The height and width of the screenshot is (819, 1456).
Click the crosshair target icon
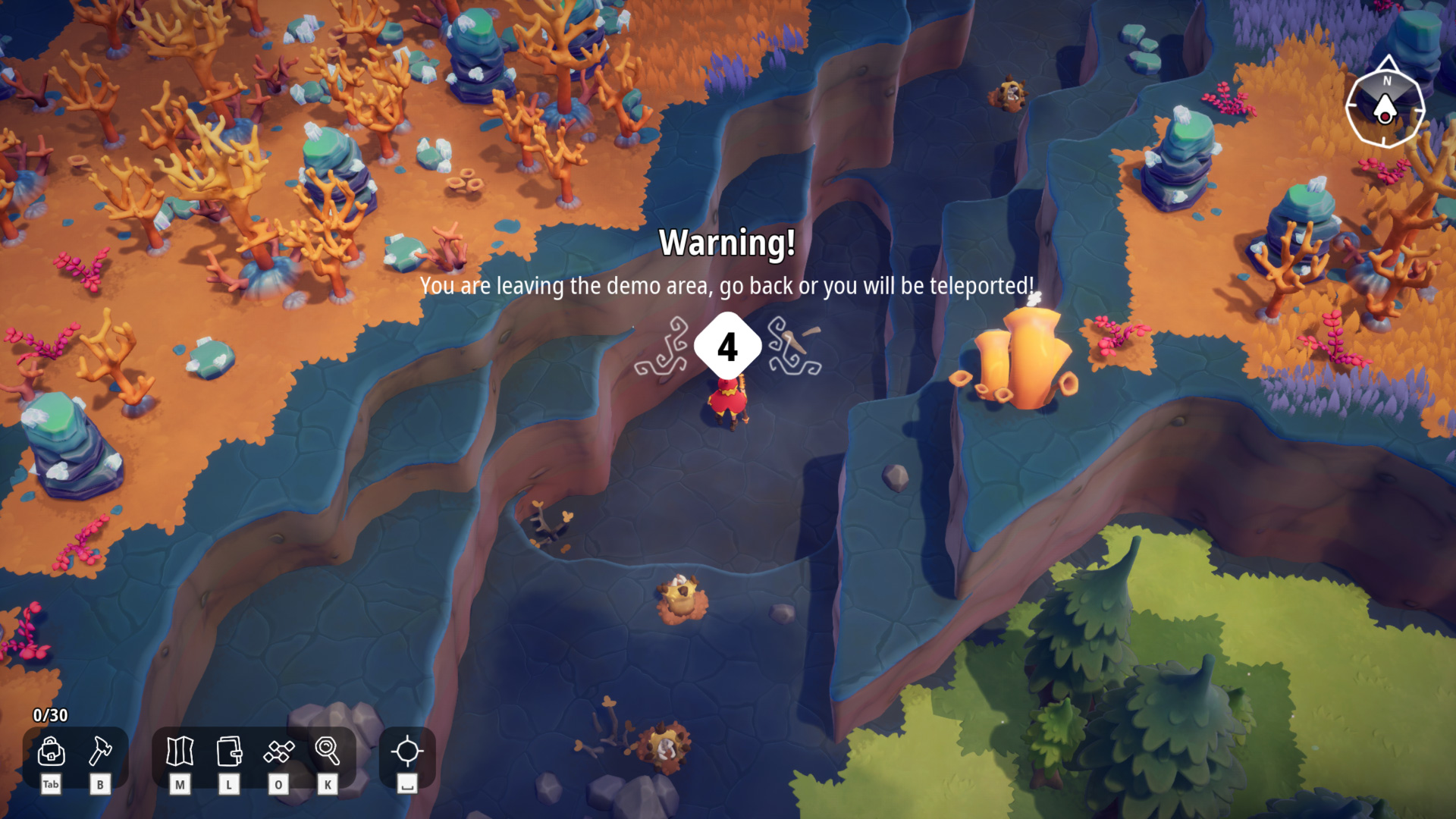point(407,752)
